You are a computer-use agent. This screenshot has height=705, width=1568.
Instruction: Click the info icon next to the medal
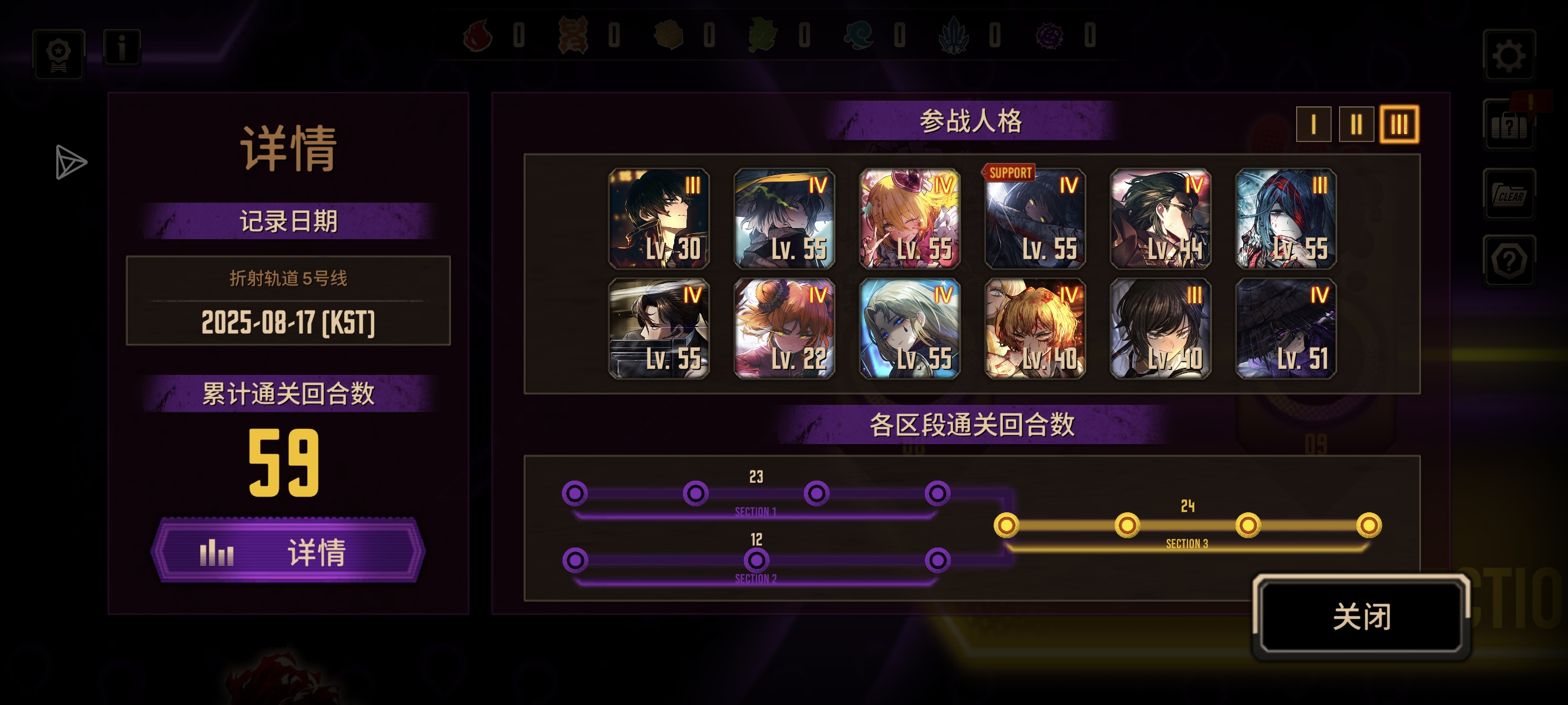[x=123, y=49]
